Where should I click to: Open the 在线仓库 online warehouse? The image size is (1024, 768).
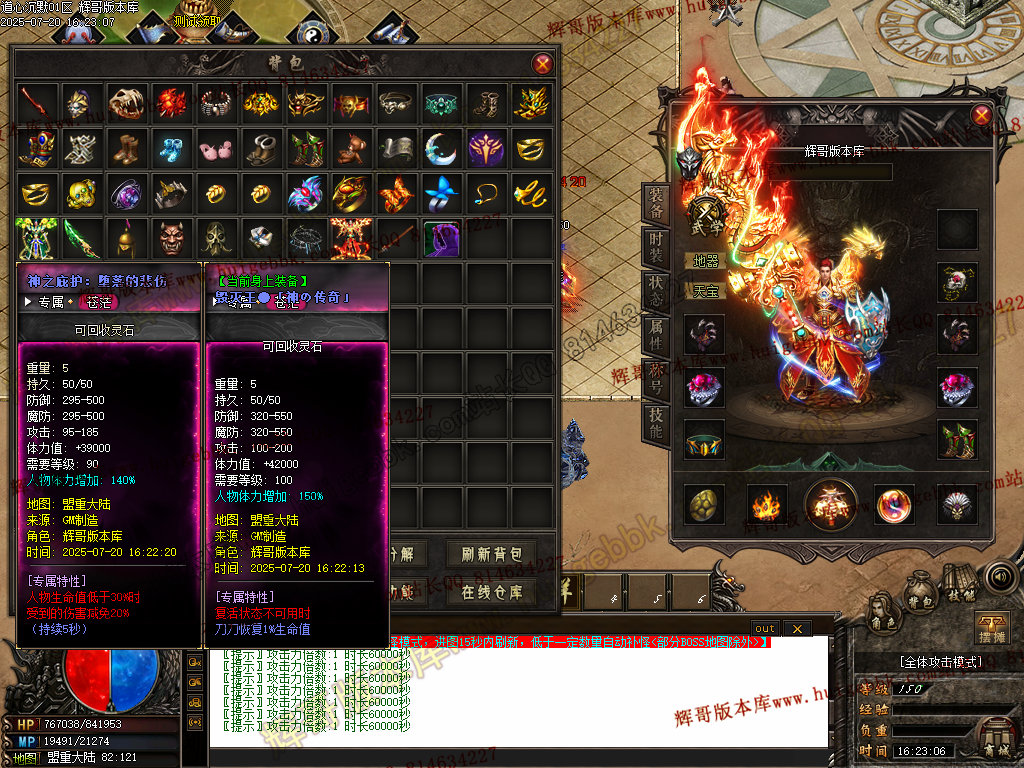(492, 592)
